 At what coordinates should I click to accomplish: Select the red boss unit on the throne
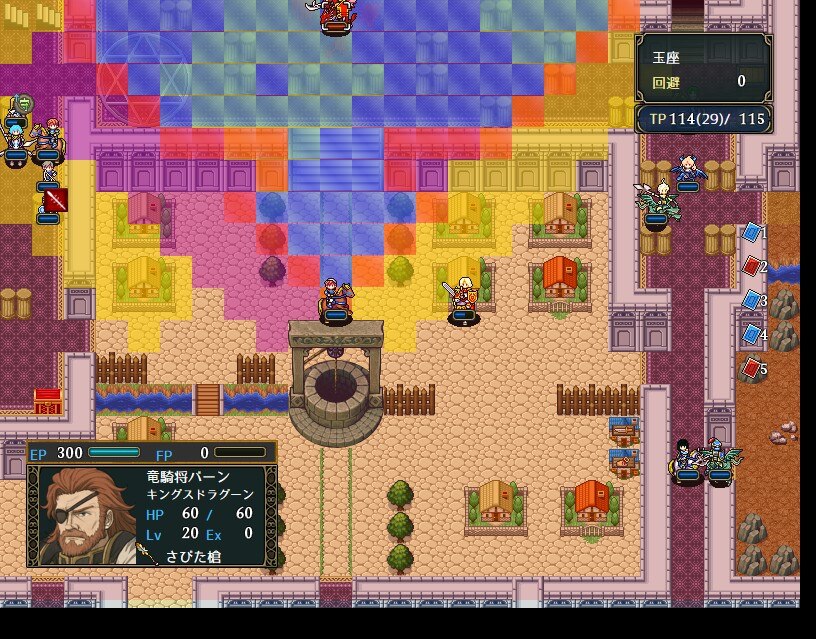[x=336, y=14]
